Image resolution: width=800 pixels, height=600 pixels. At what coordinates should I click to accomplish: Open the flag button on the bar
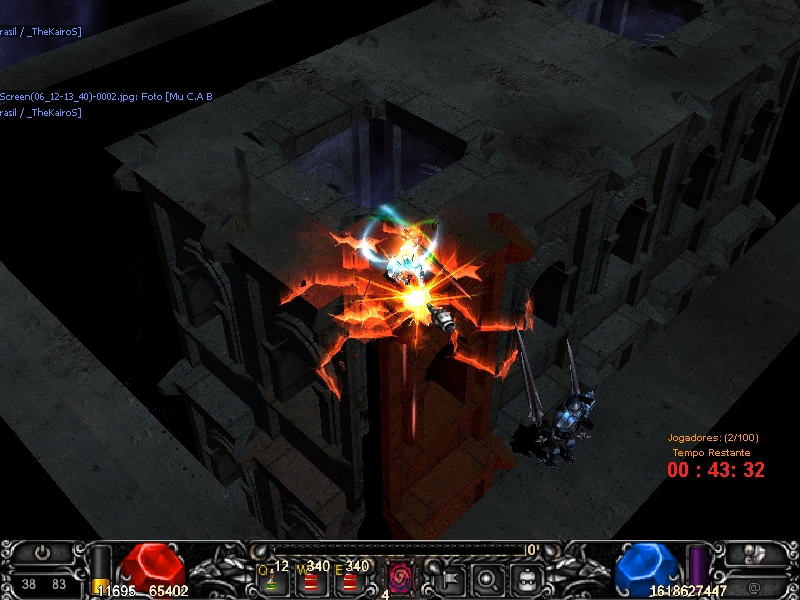point(448,577)
